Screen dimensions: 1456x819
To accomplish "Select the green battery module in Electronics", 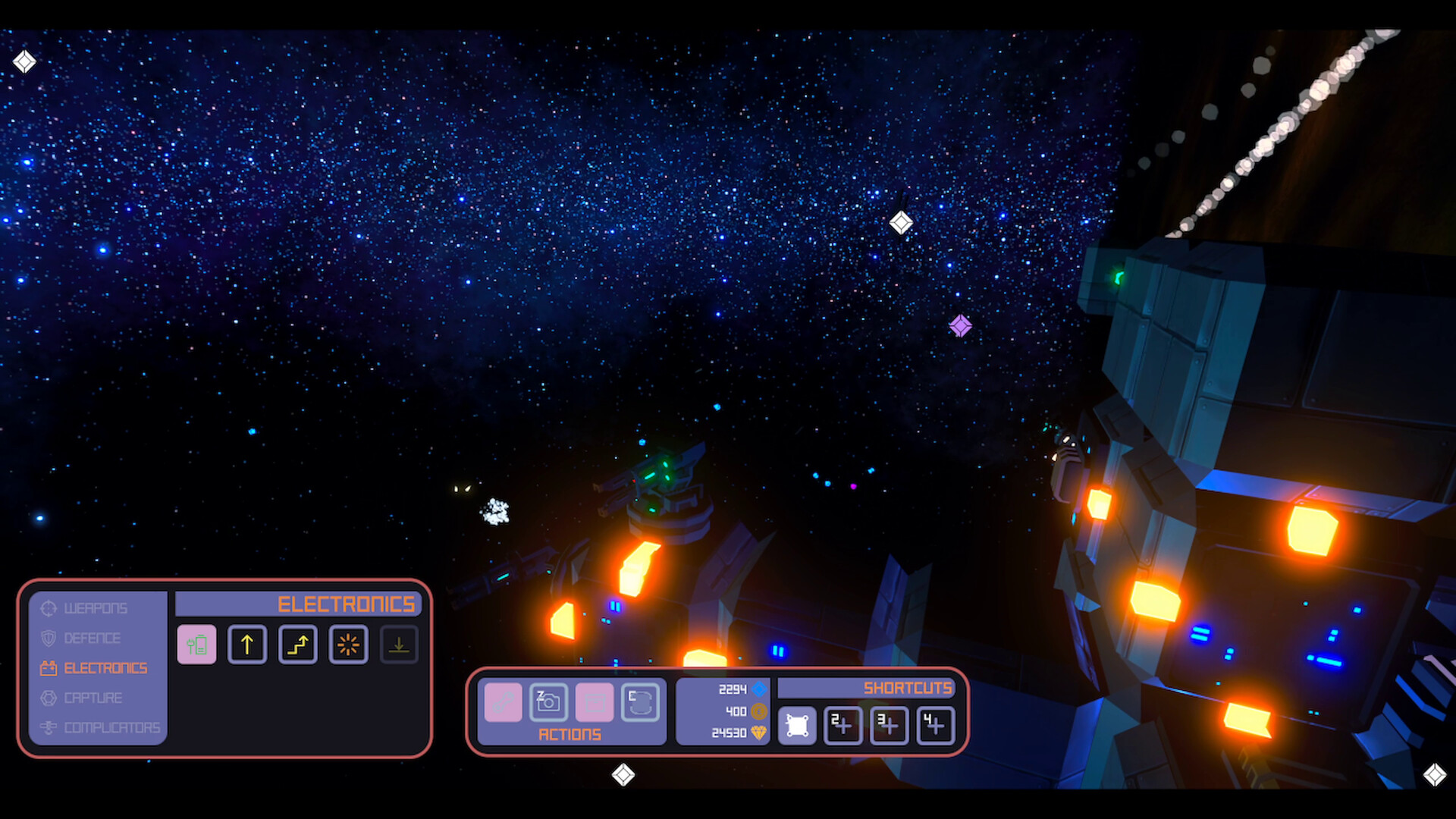I will point(196,645).
